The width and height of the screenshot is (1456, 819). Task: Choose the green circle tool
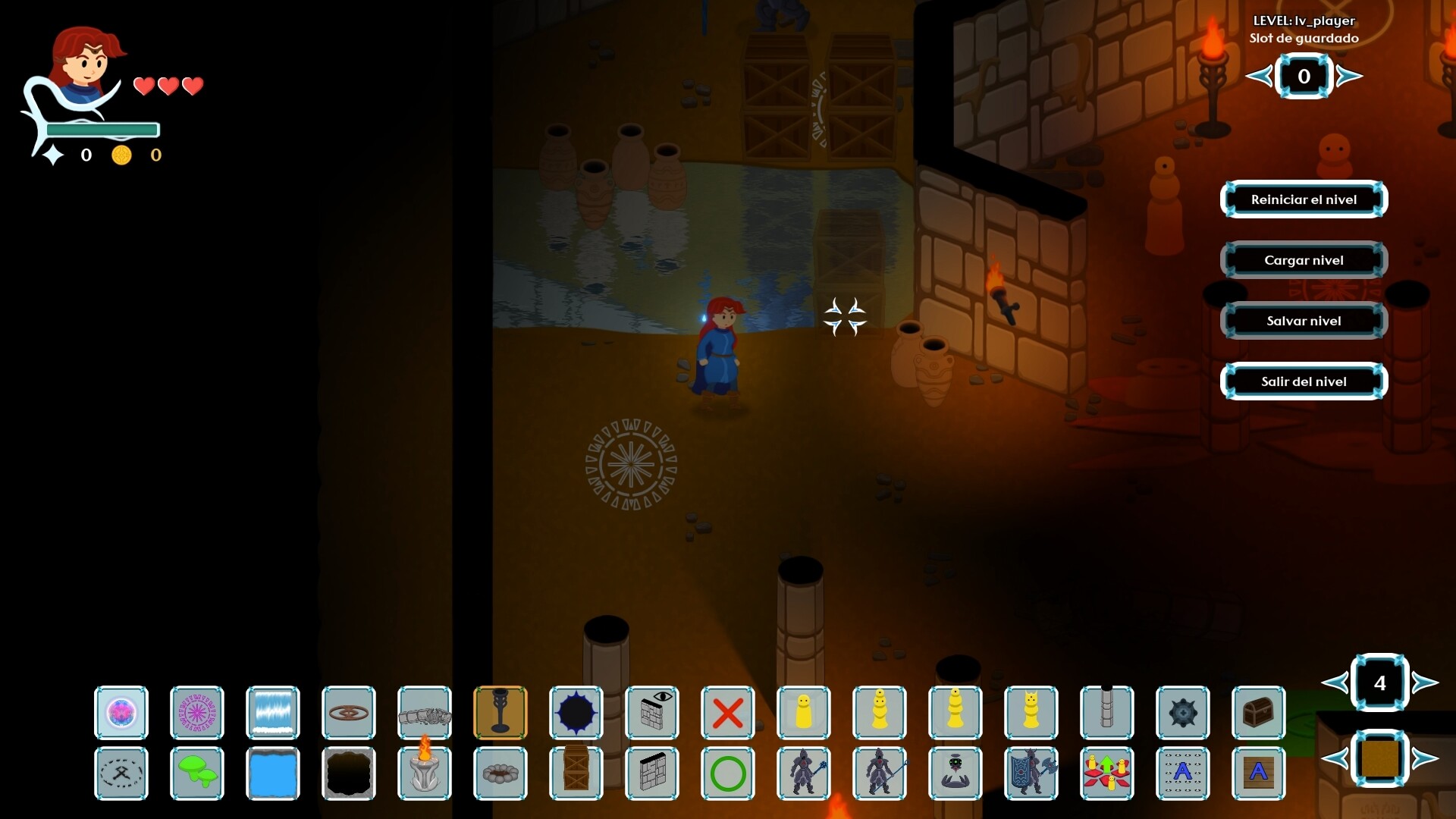(x=728, y=773)
